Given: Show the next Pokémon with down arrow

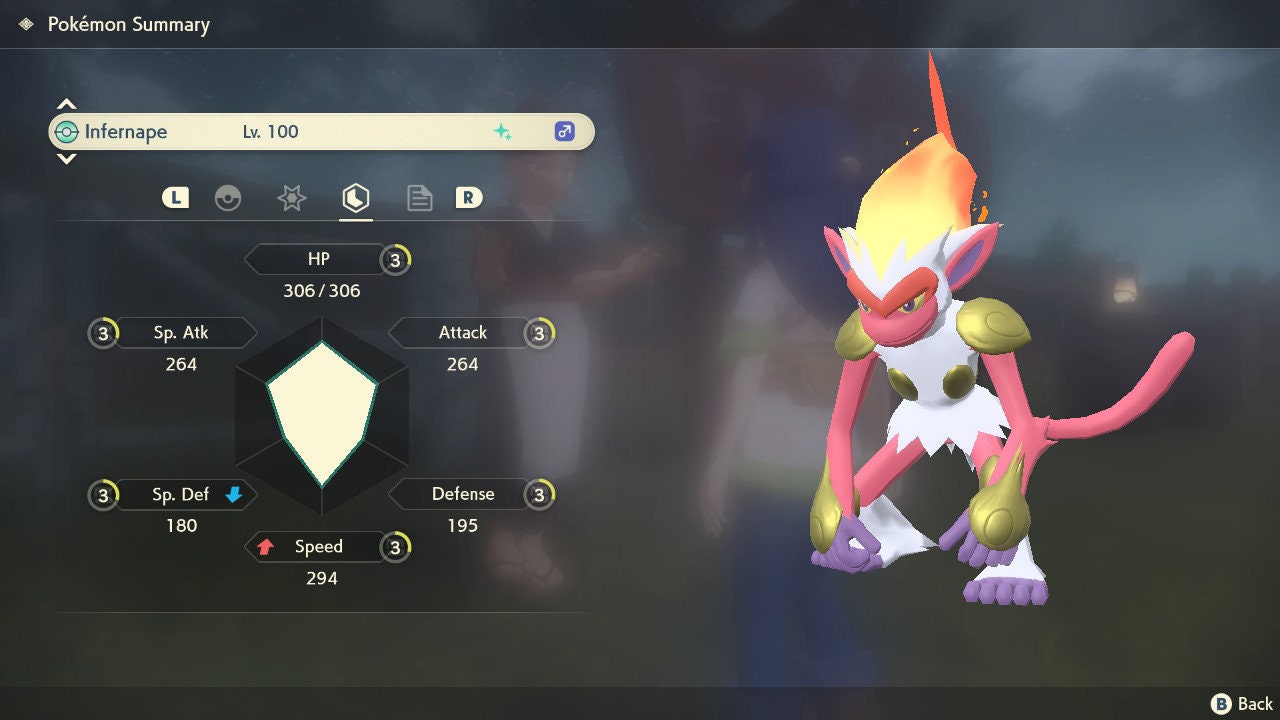Looking at the screenshot, I should coord(66,158).
